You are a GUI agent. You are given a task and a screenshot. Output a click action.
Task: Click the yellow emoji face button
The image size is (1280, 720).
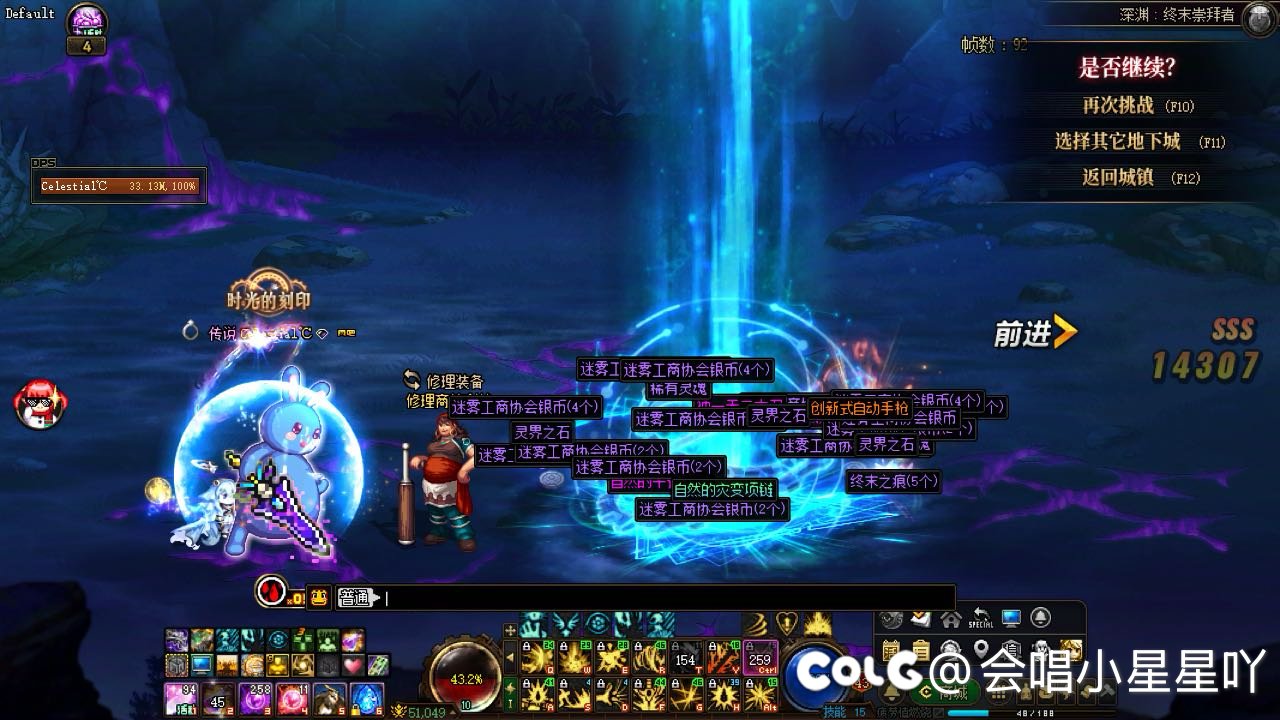tap(319, 598)
